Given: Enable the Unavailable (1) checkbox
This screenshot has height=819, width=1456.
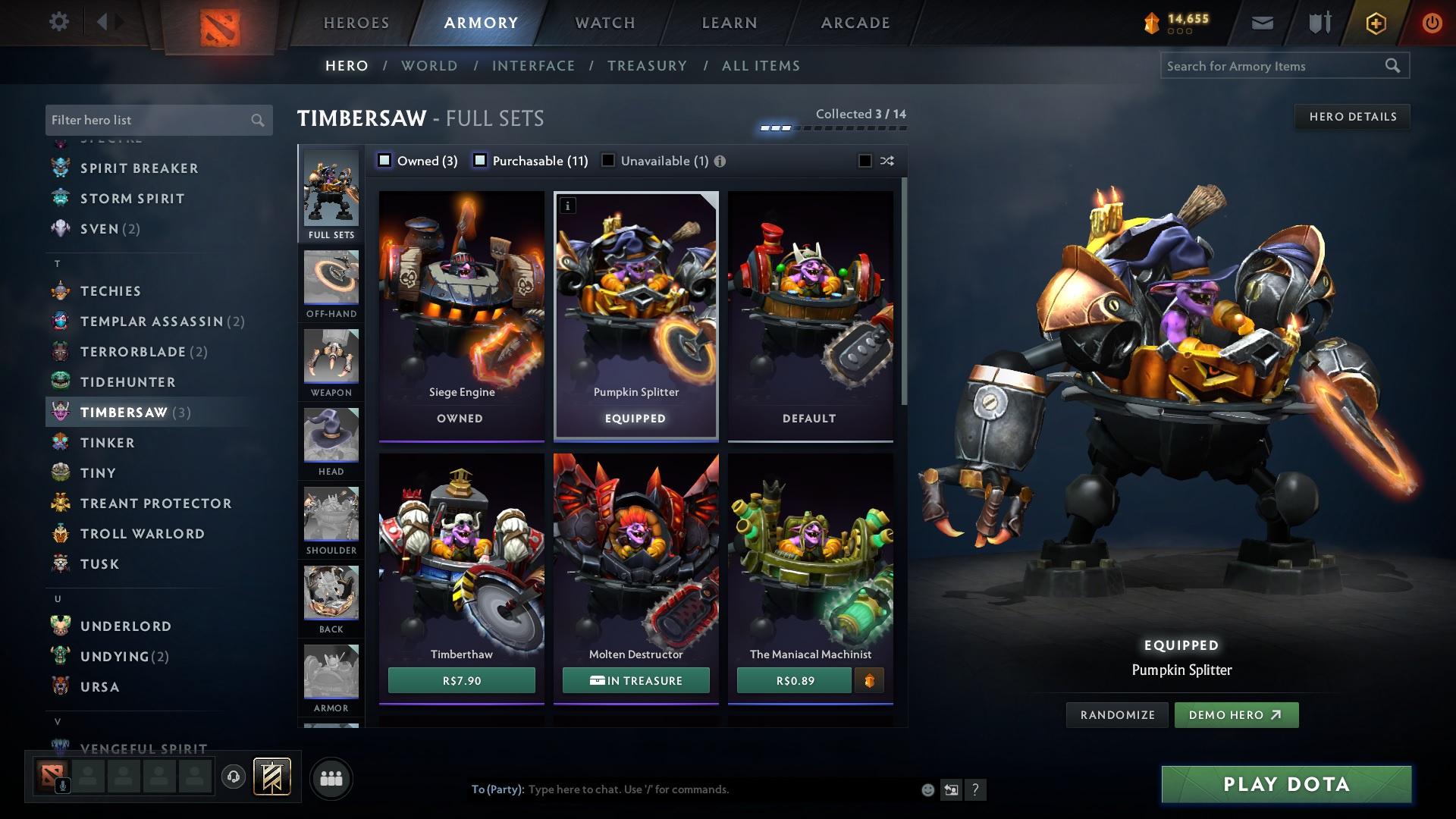Looking at the screenshot, I should [607, 161].
